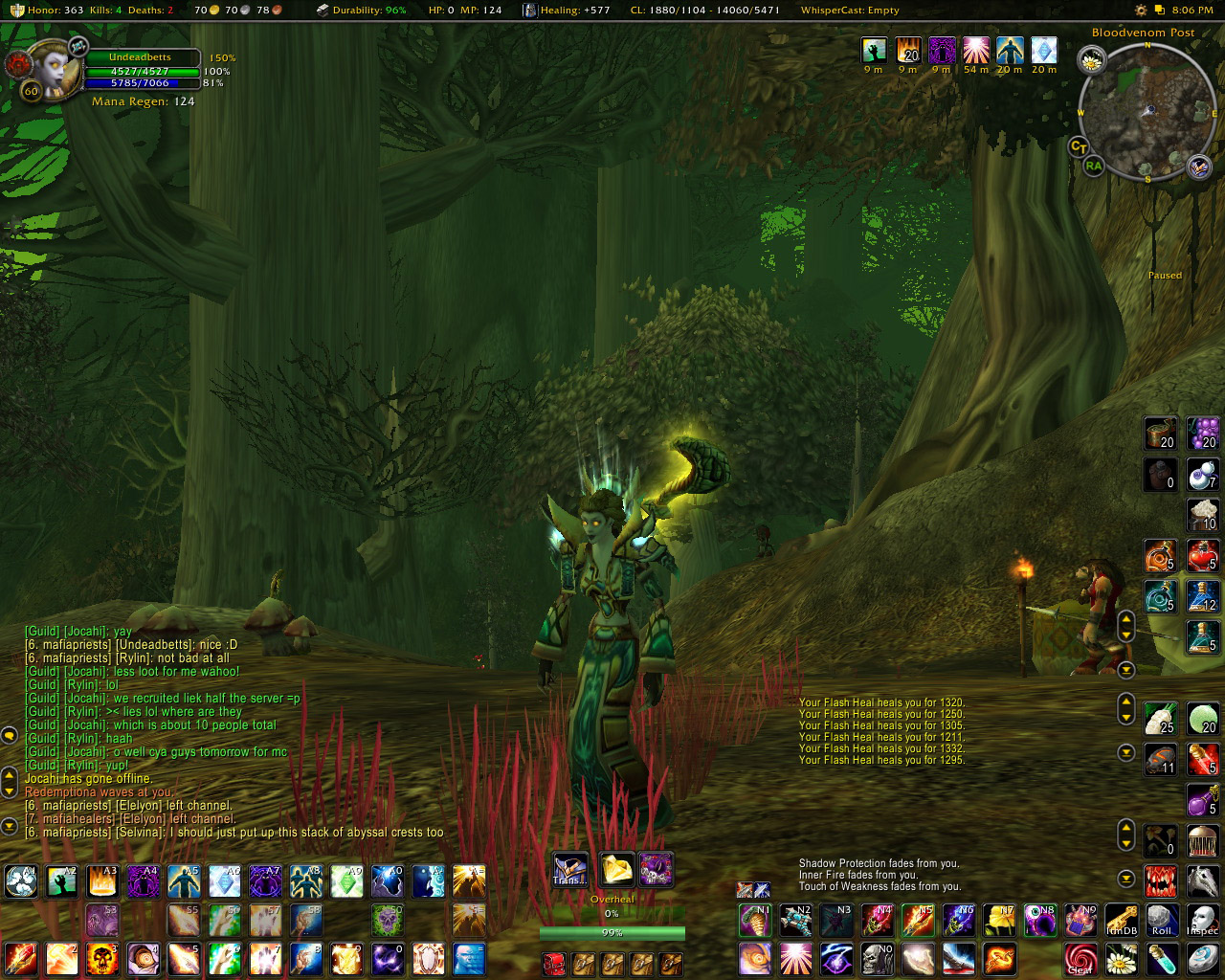This screenshot has width=1225, height=980.
Task: Click the red swirl Clear button
Action: click(1080, 958)
